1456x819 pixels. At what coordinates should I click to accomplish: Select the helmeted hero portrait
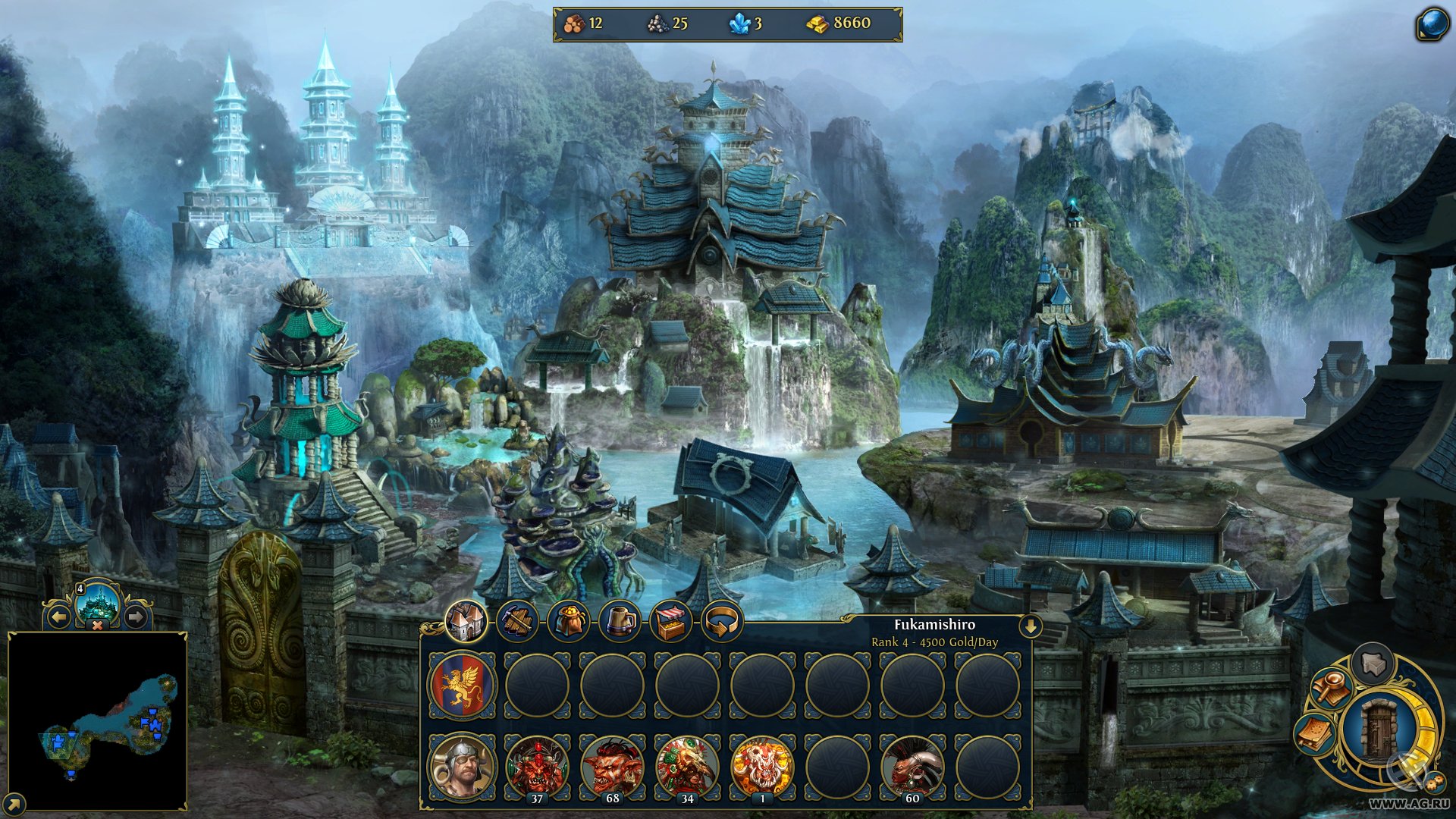point(462,766)
